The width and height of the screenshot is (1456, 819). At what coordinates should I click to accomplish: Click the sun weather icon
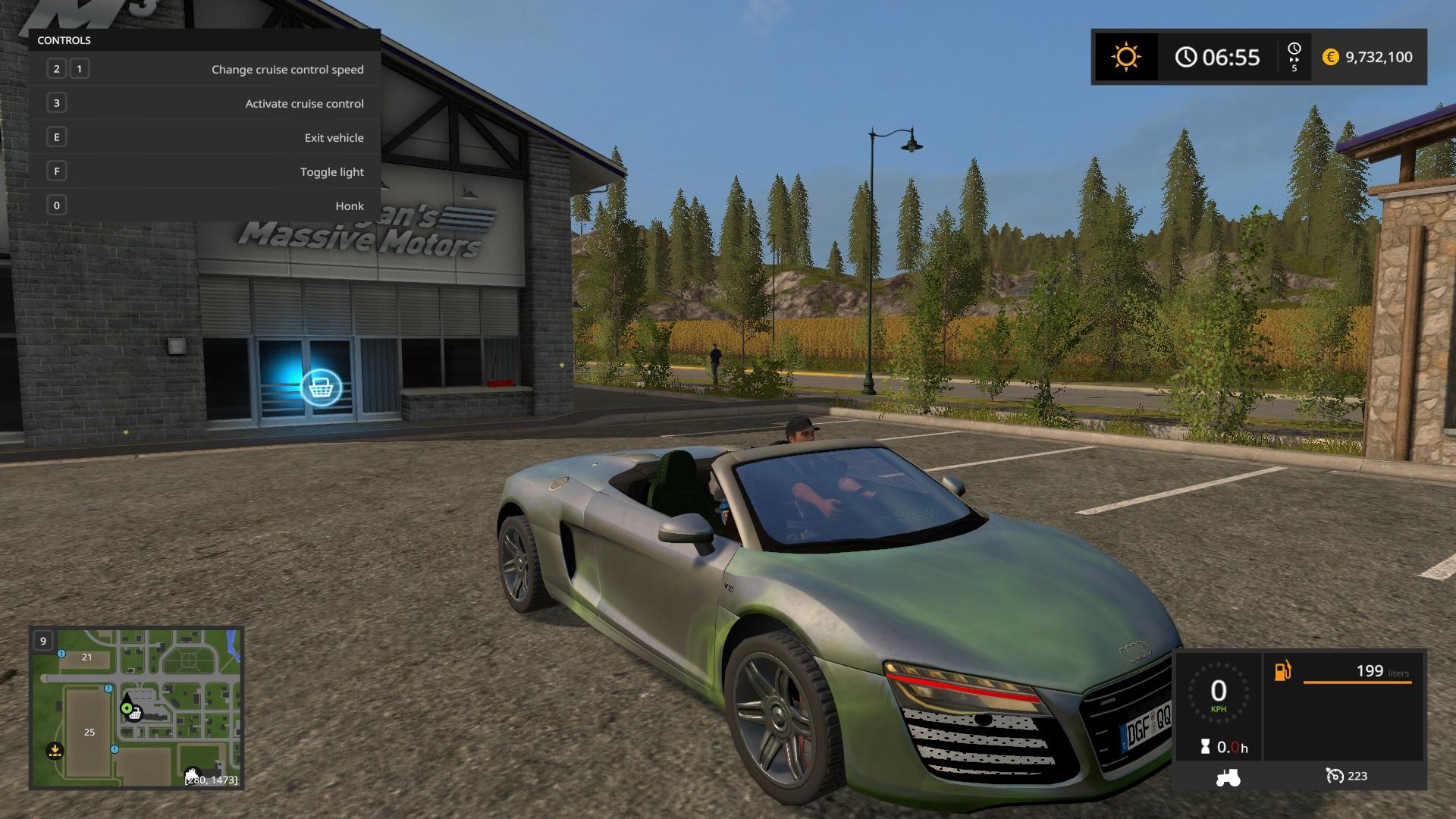click(1125, 58)
